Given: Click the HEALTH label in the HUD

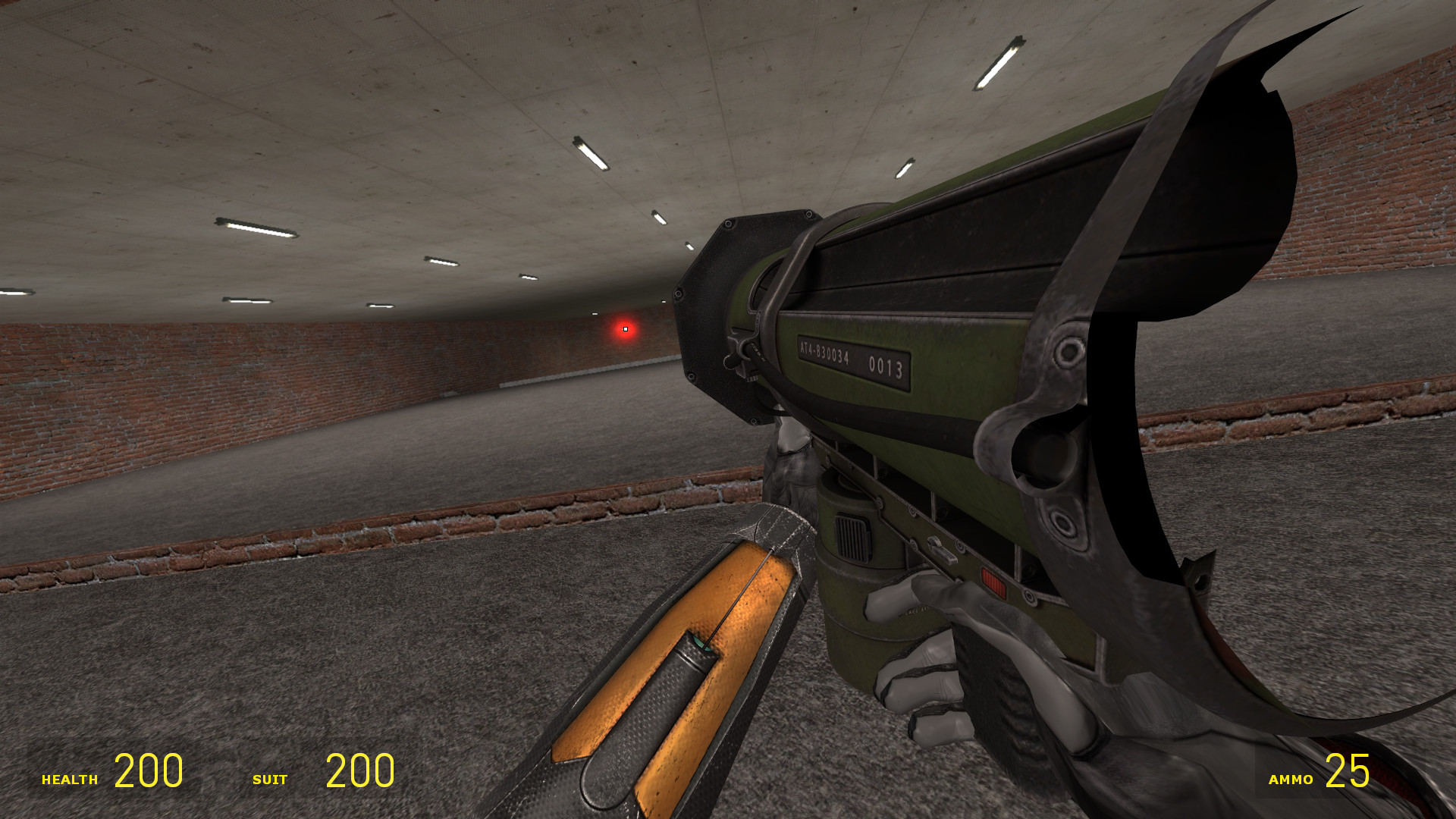Looking at the screenshot, I should coord(70,778).
